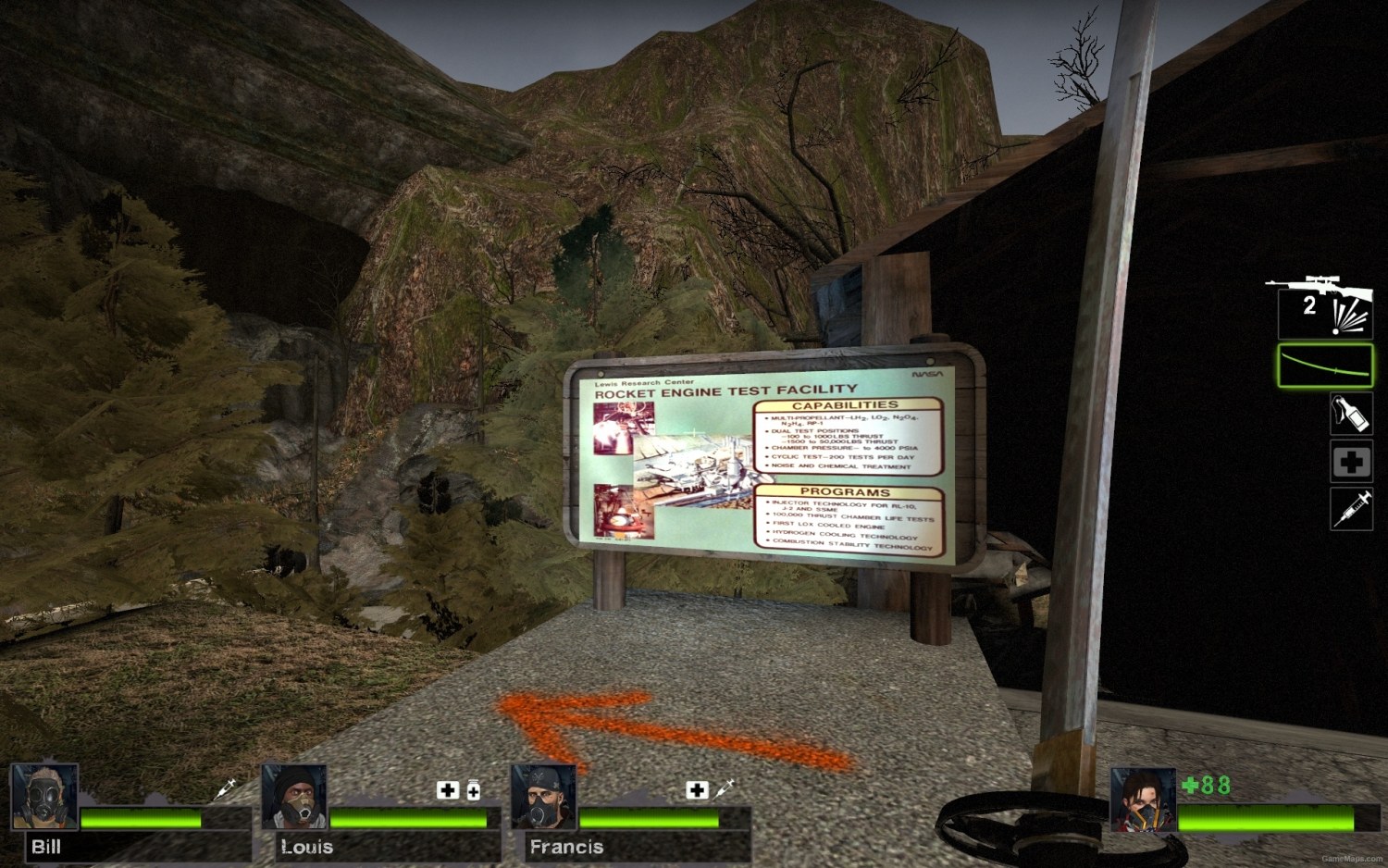
Task: Click Francis's first aid cross icon
Action: click(x=696, y=791)
